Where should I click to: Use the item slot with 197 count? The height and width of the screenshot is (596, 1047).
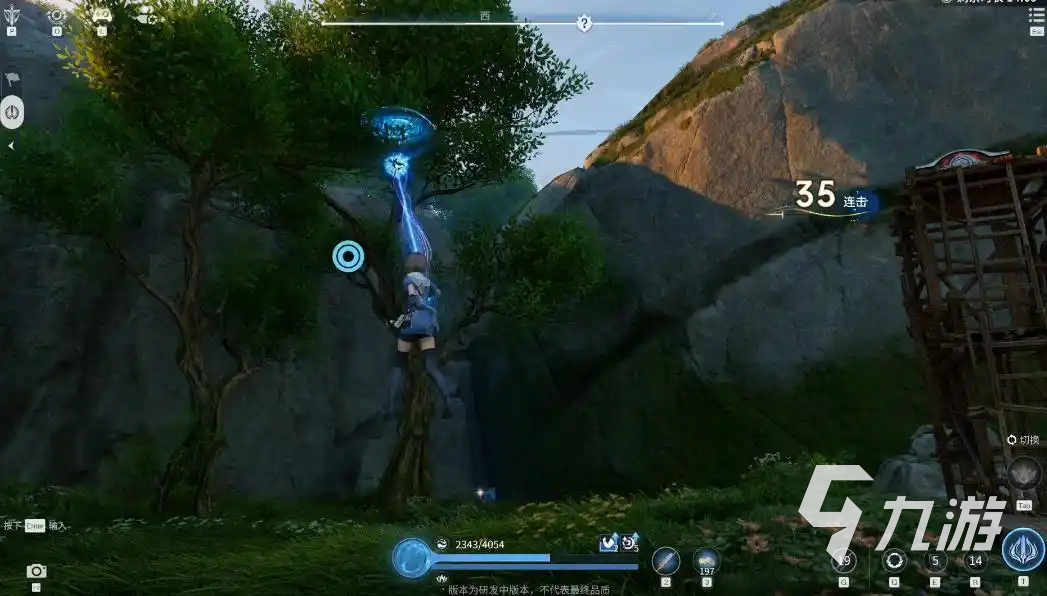(707, 560)
